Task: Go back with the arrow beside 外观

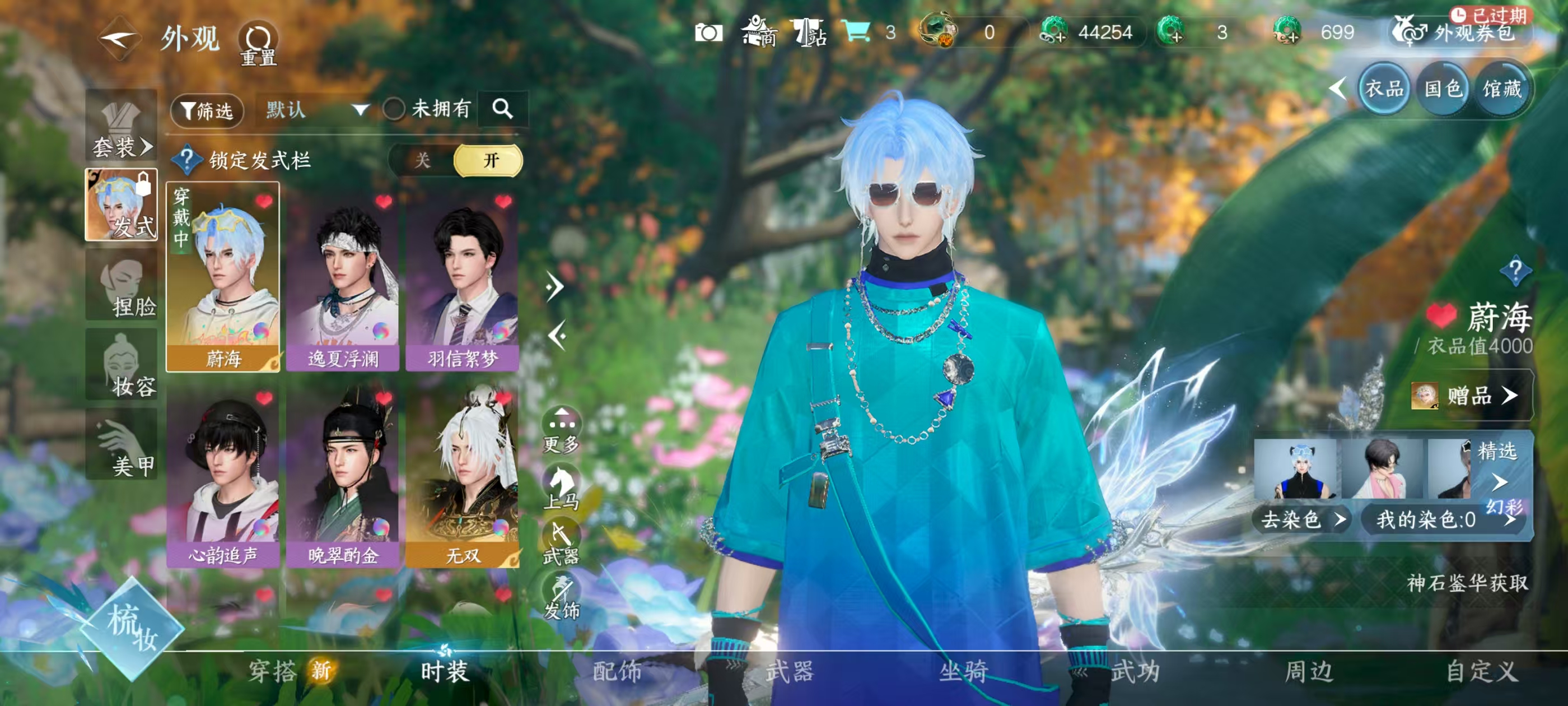Action: click(x=119, y=38)
